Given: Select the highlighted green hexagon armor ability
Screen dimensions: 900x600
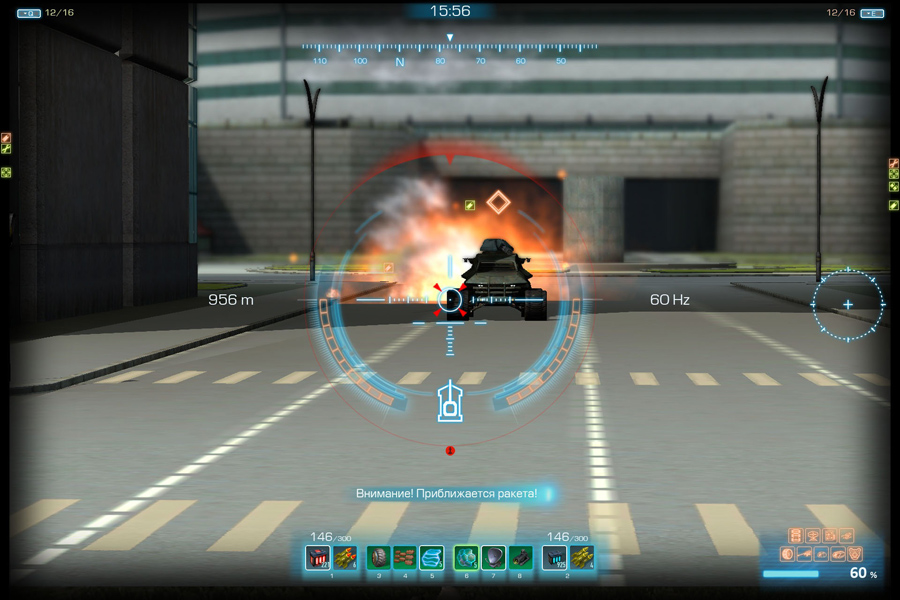Looking at the screenshot, I should click(466, 558).
